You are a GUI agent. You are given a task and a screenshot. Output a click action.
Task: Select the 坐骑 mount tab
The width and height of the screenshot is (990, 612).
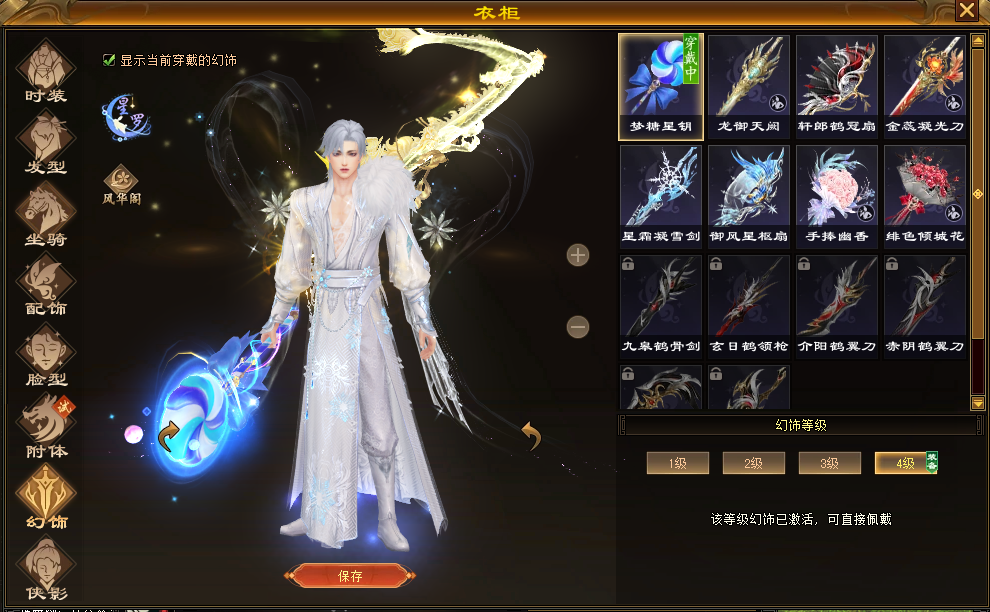pyautogui.click(x=46, y=213)
